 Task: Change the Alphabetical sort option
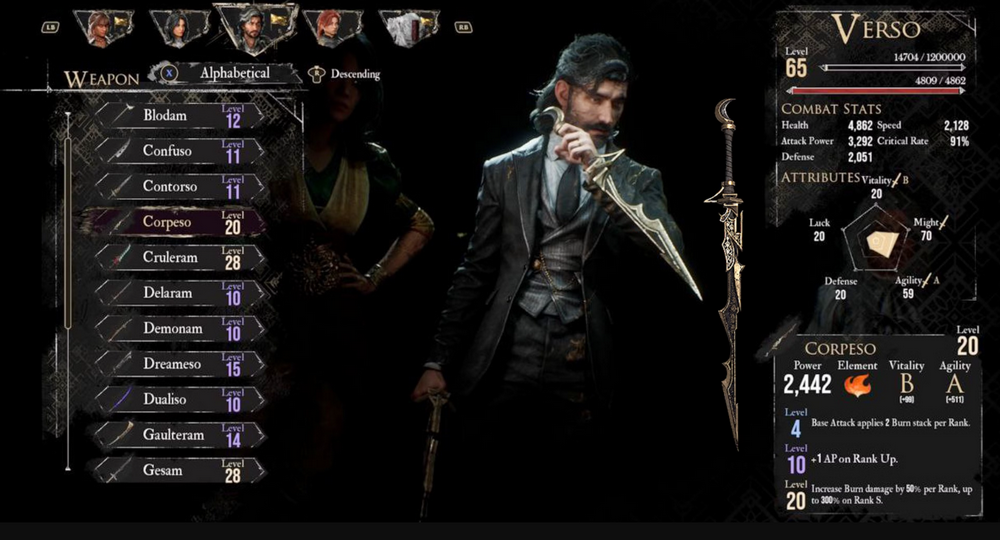coord(224,73)
